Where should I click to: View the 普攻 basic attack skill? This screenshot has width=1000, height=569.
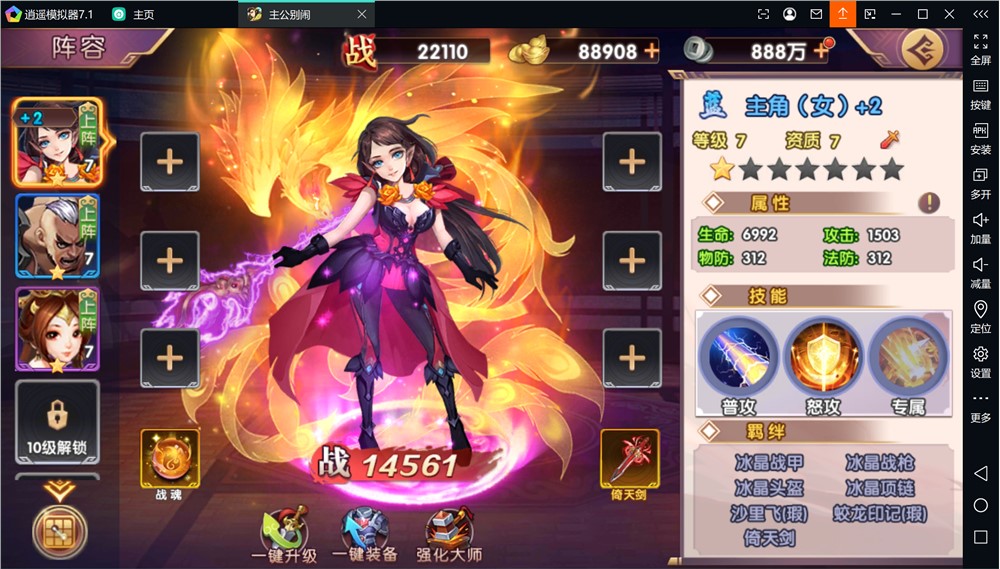741,356
